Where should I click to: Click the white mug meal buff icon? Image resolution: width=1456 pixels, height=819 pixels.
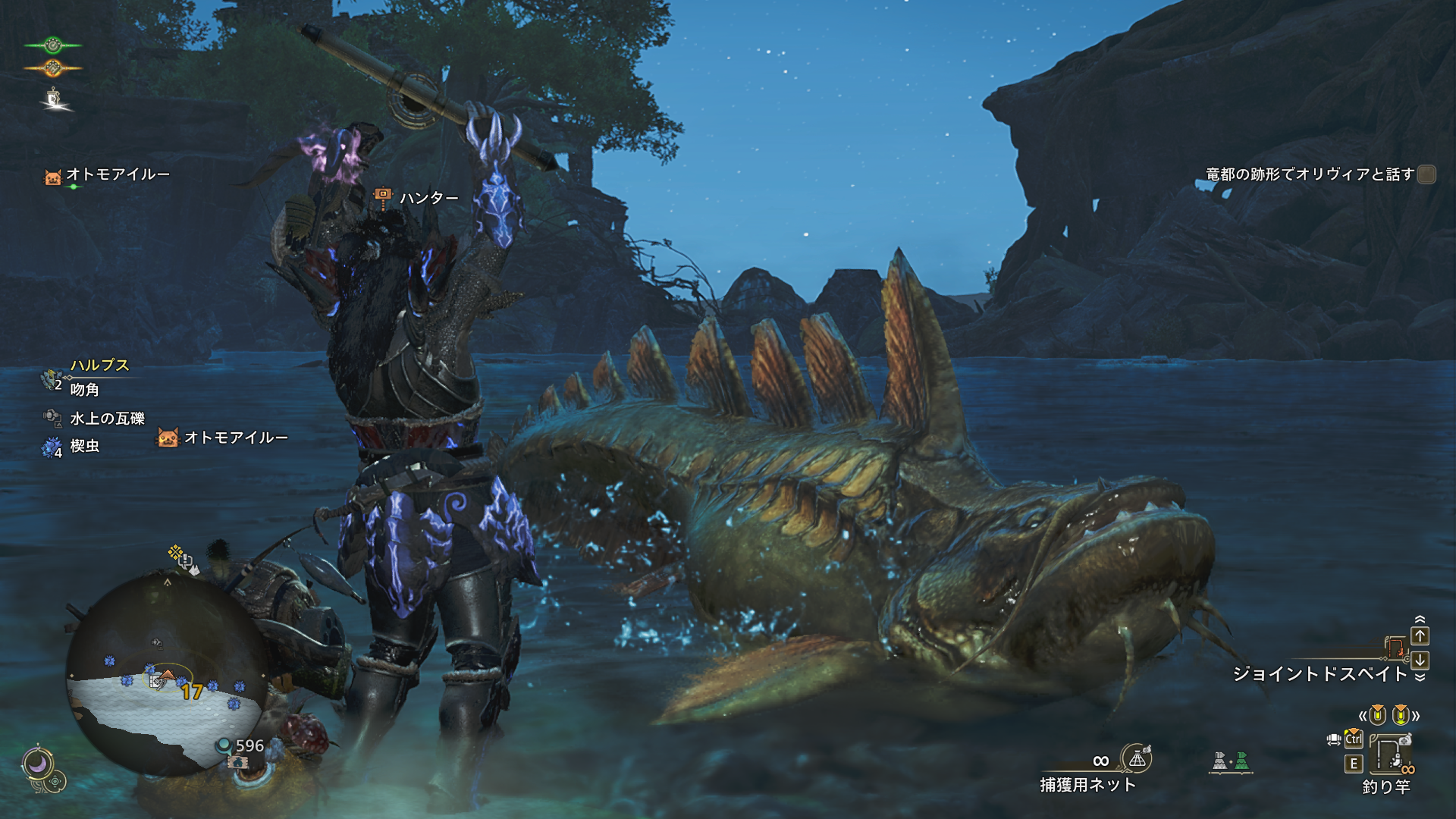53,98
